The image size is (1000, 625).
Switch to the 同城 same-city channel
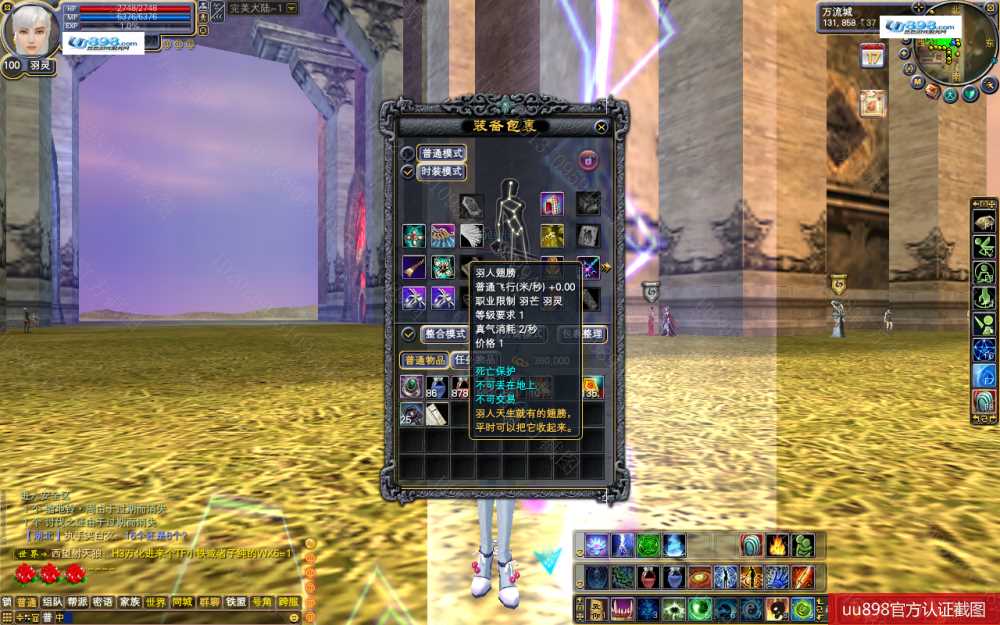click(182, 603)
